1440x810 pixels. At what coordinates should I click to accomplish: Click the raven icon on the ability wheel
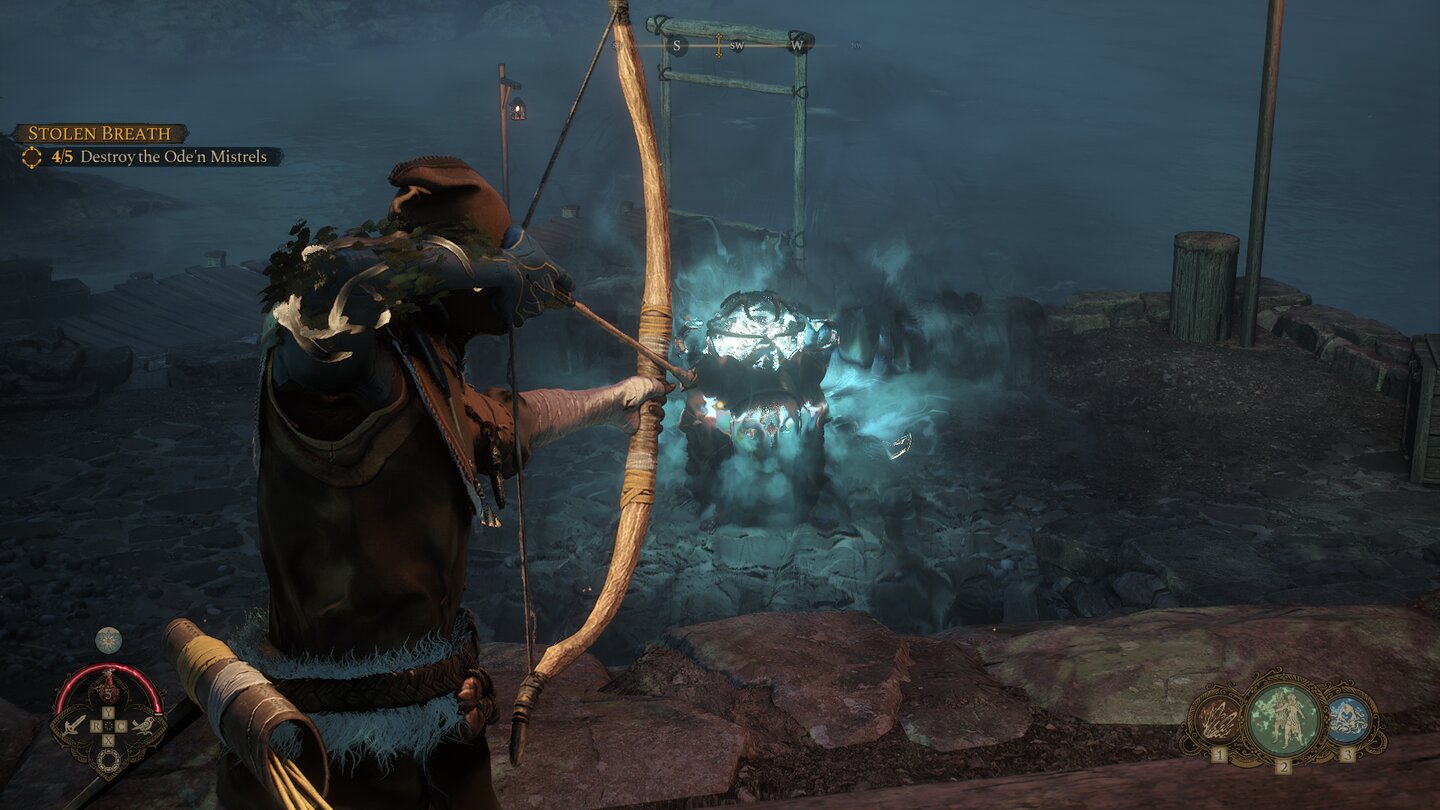tap(143, 726)
